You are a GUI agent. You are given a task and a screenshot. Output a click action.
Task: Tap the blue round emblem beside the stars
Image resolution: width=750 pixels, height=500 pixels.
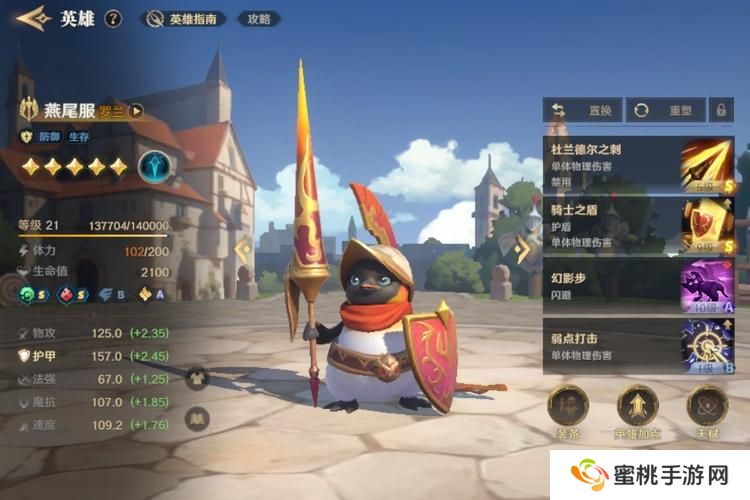[x=153, y=166]
